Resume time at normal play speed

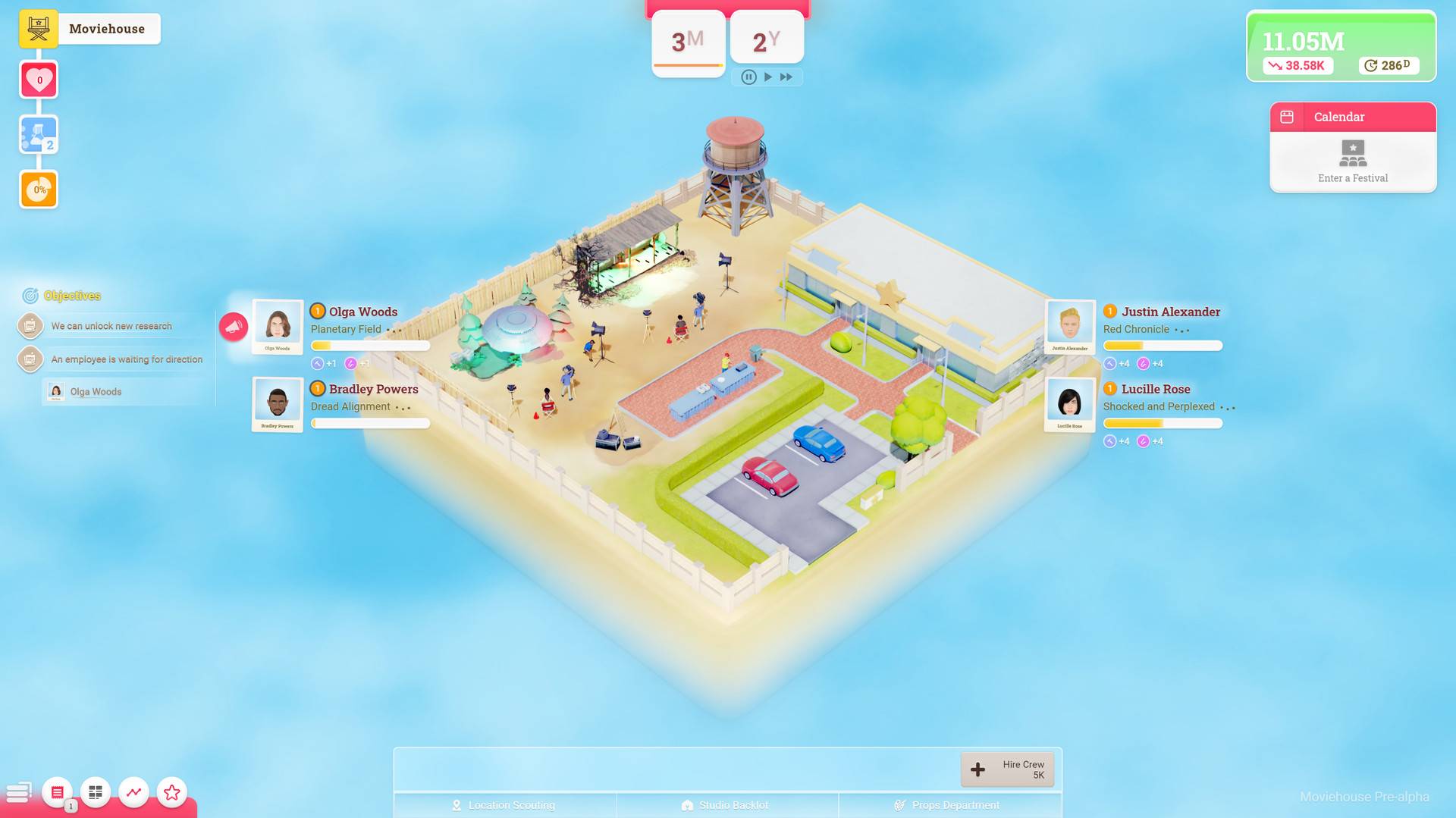[768, 77]
